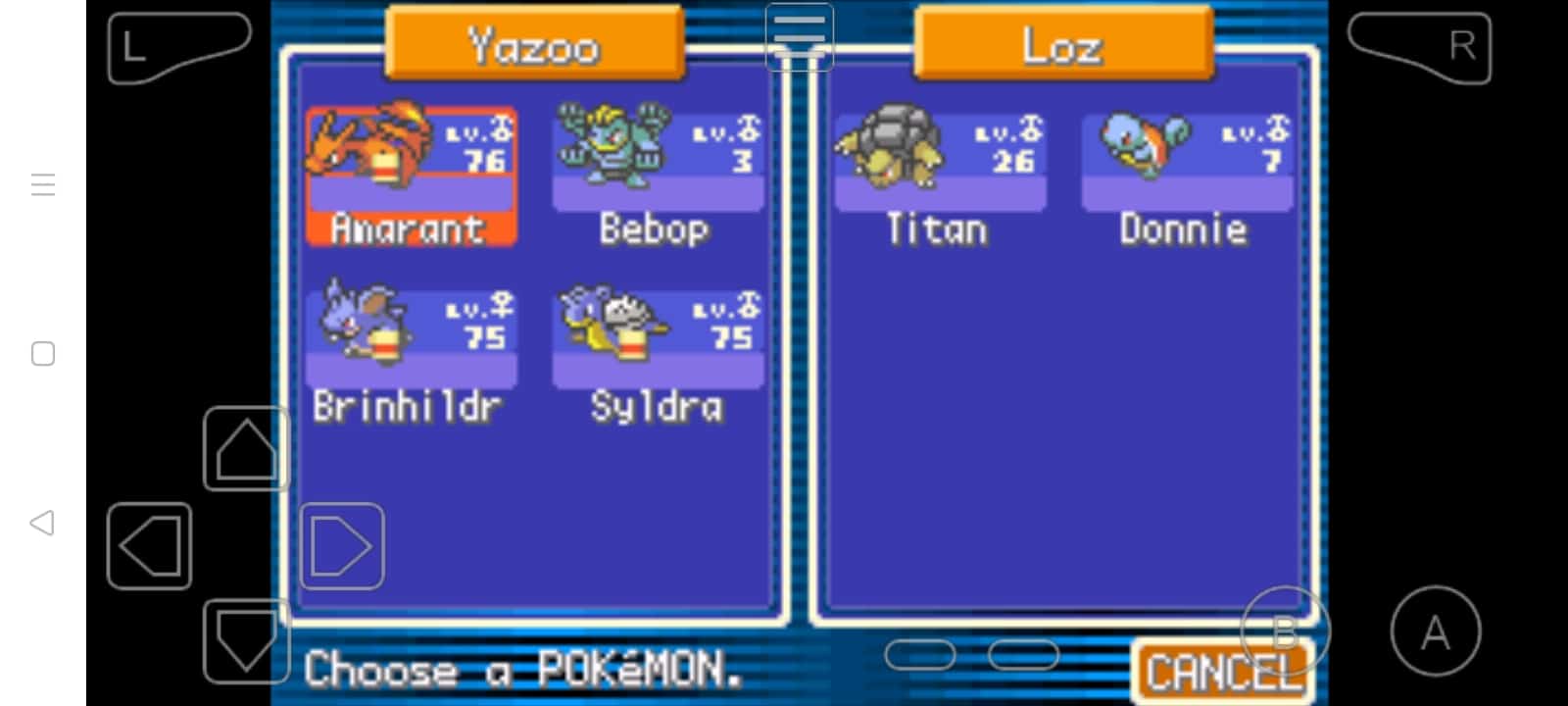Viewport: 1568px width, 706px height.
Task: Open the sidebar square menu icon
Action: coord(42,354)
